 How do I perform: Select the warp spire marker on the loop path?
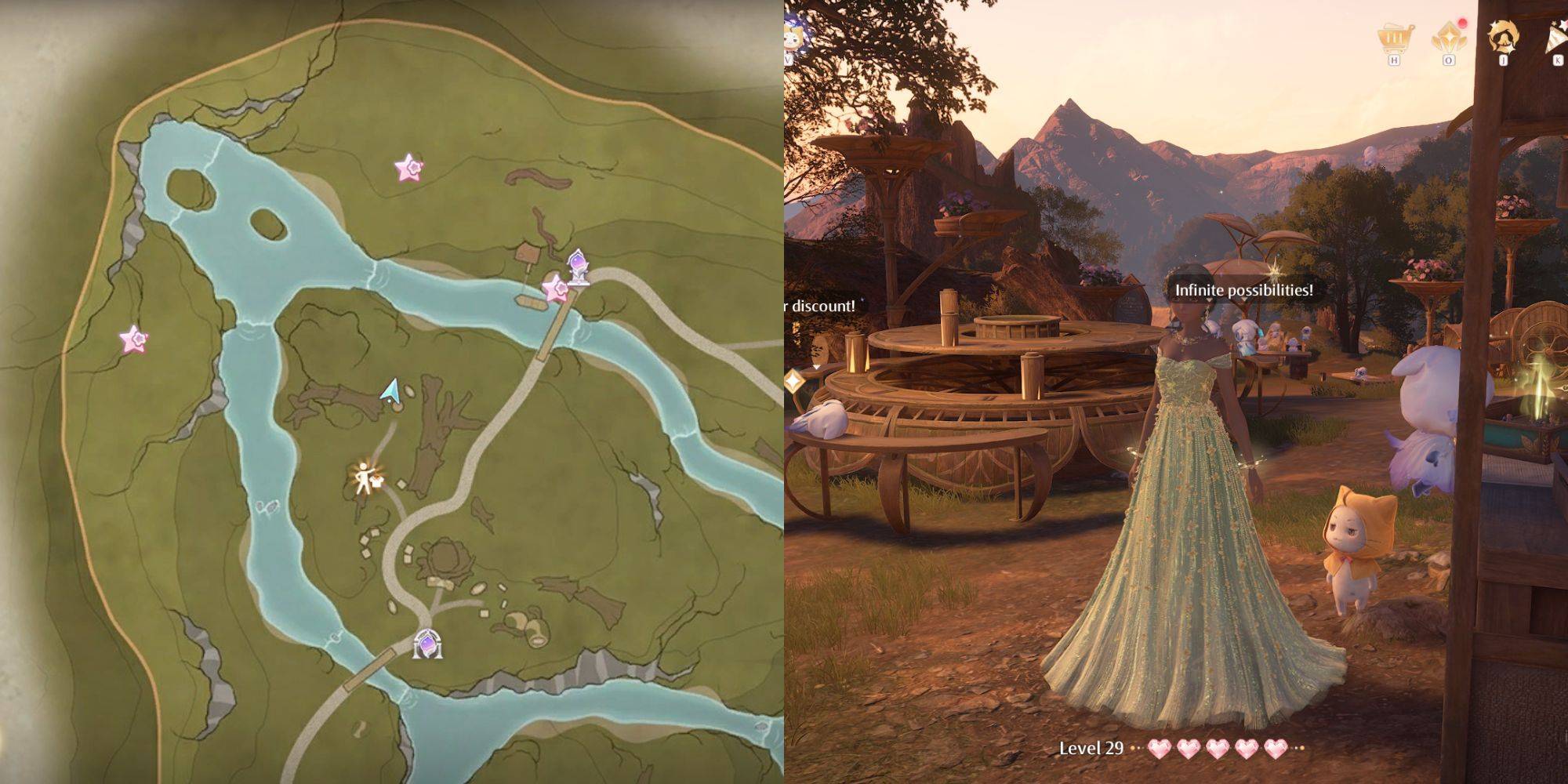[x=427, y=644]
